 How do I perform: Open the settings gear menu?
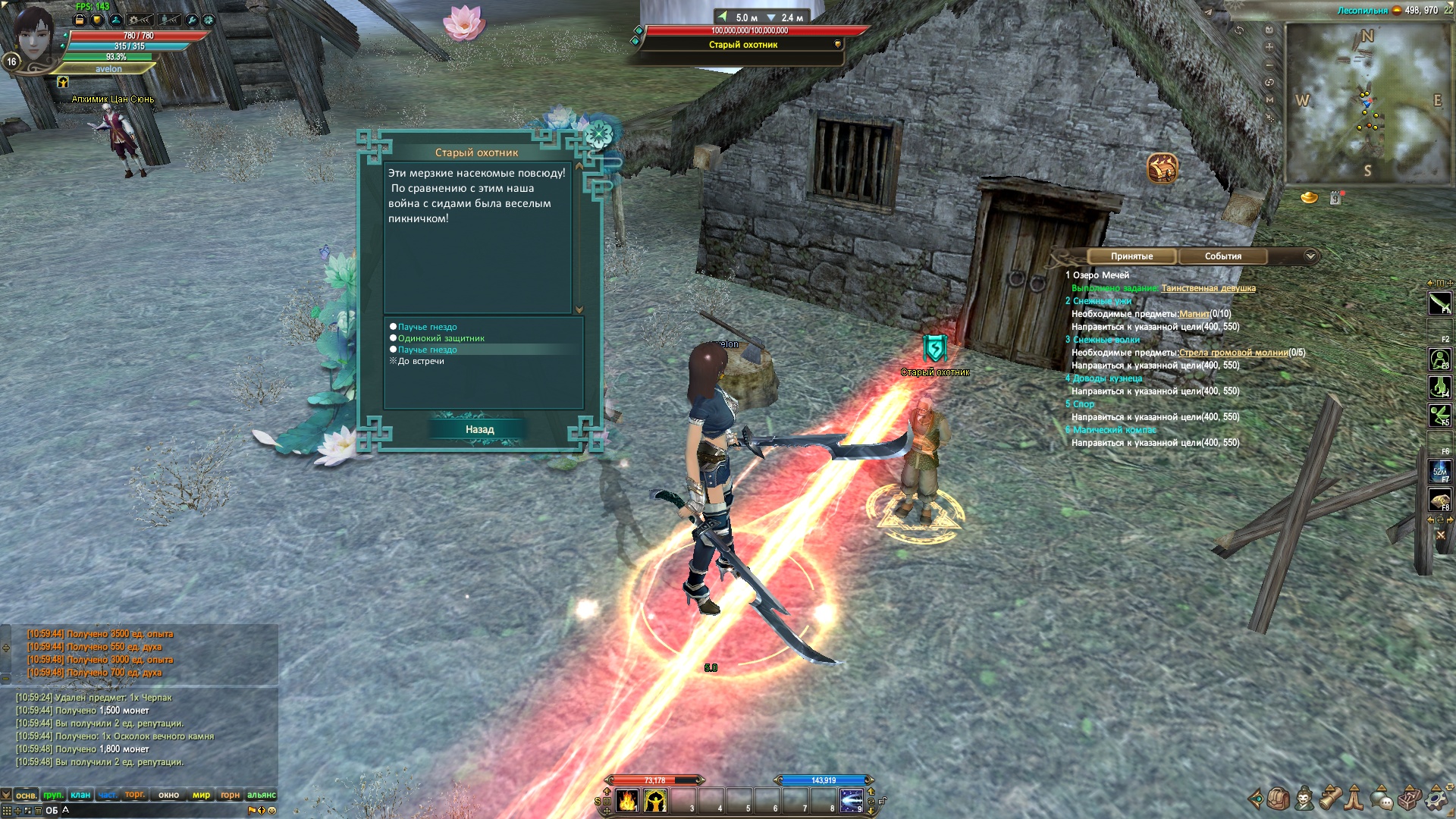[1436, 799]
